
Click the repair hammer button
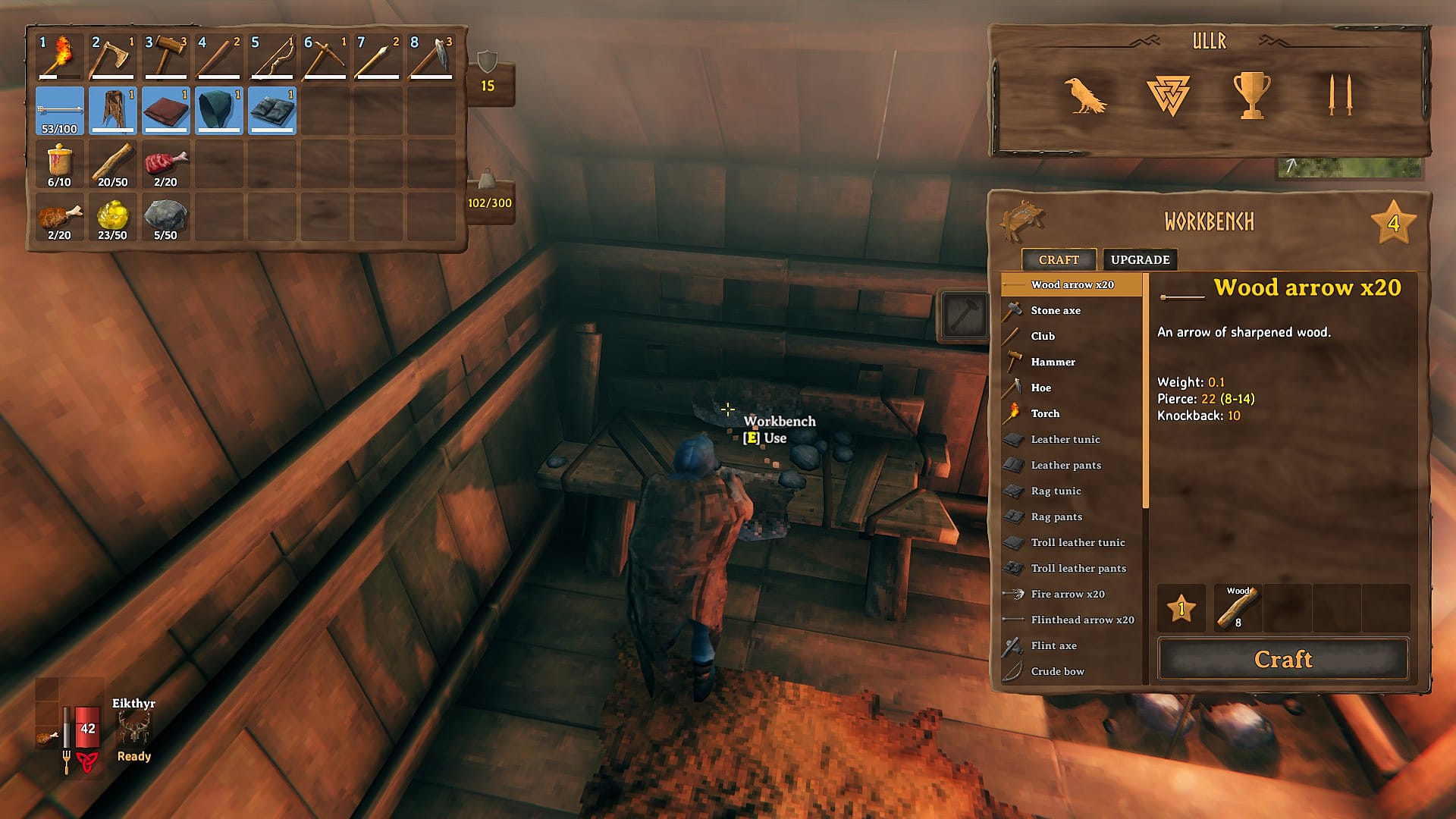(963, 315)
